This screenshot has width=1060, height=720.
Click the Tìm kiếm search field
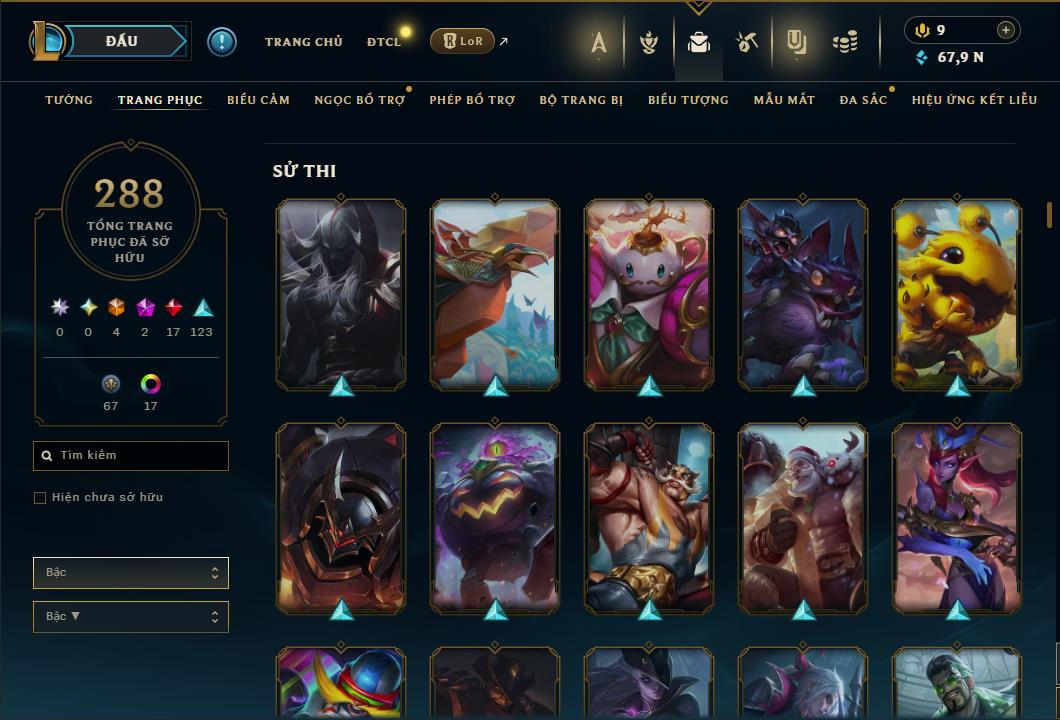pos(131,456)
